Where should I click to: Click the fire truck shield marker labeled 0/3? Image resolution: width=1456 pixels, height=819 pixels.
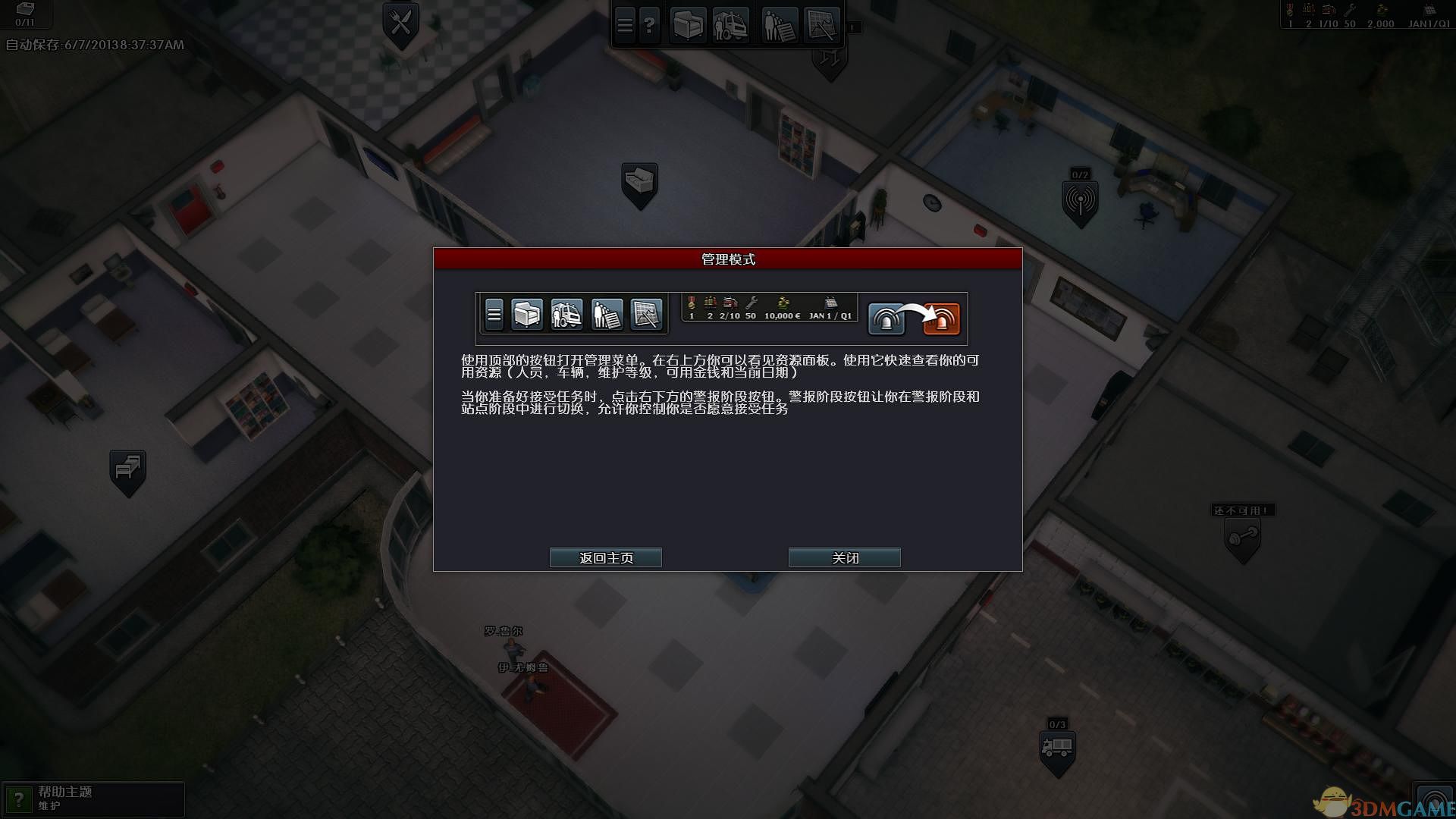(1059, 747)
